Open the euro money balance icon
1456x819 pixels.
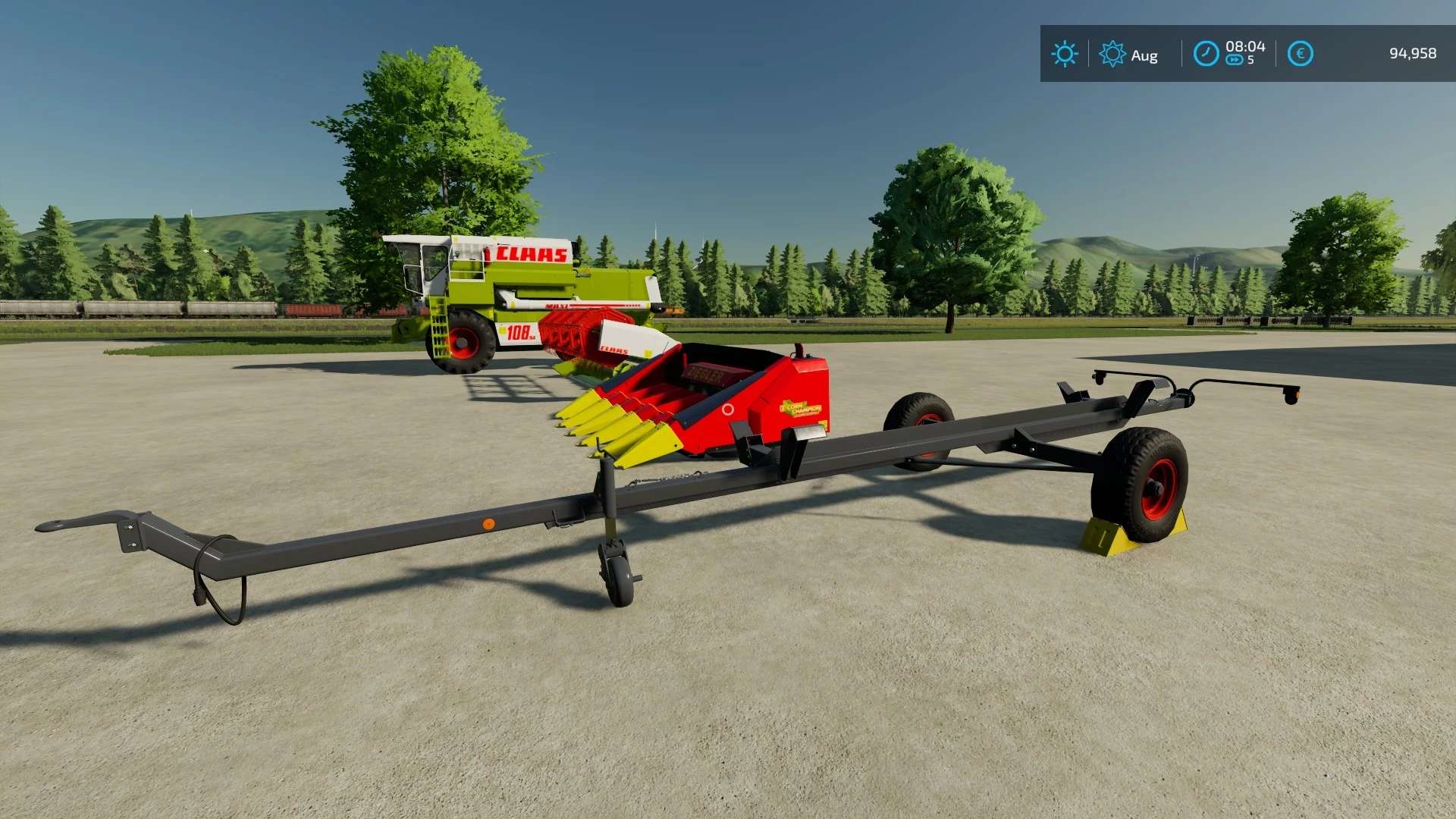pyautogui.click(x=1300, y=54)
